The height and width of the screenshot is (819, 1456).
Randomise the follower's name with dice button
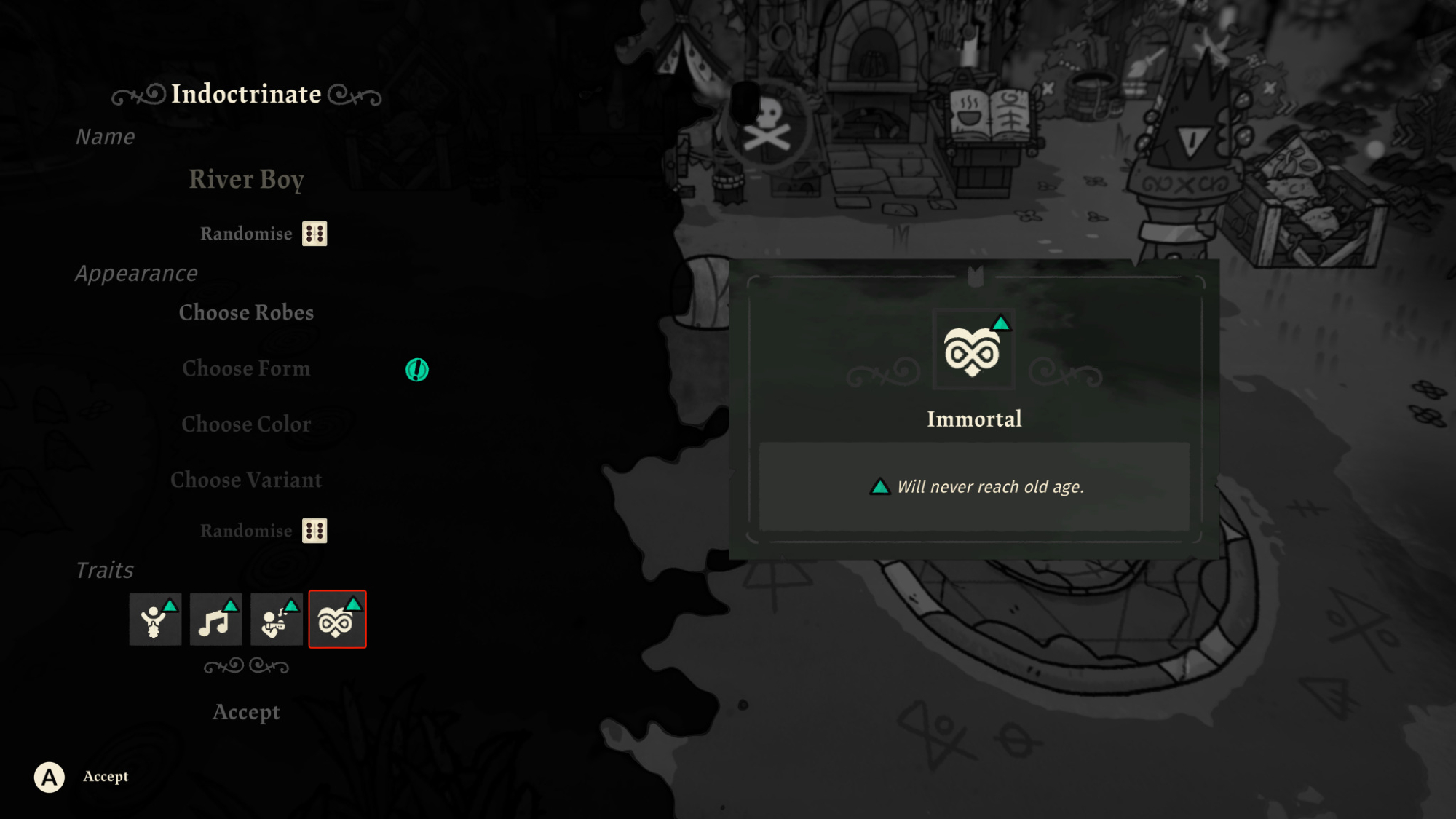(x=314, y=234)
